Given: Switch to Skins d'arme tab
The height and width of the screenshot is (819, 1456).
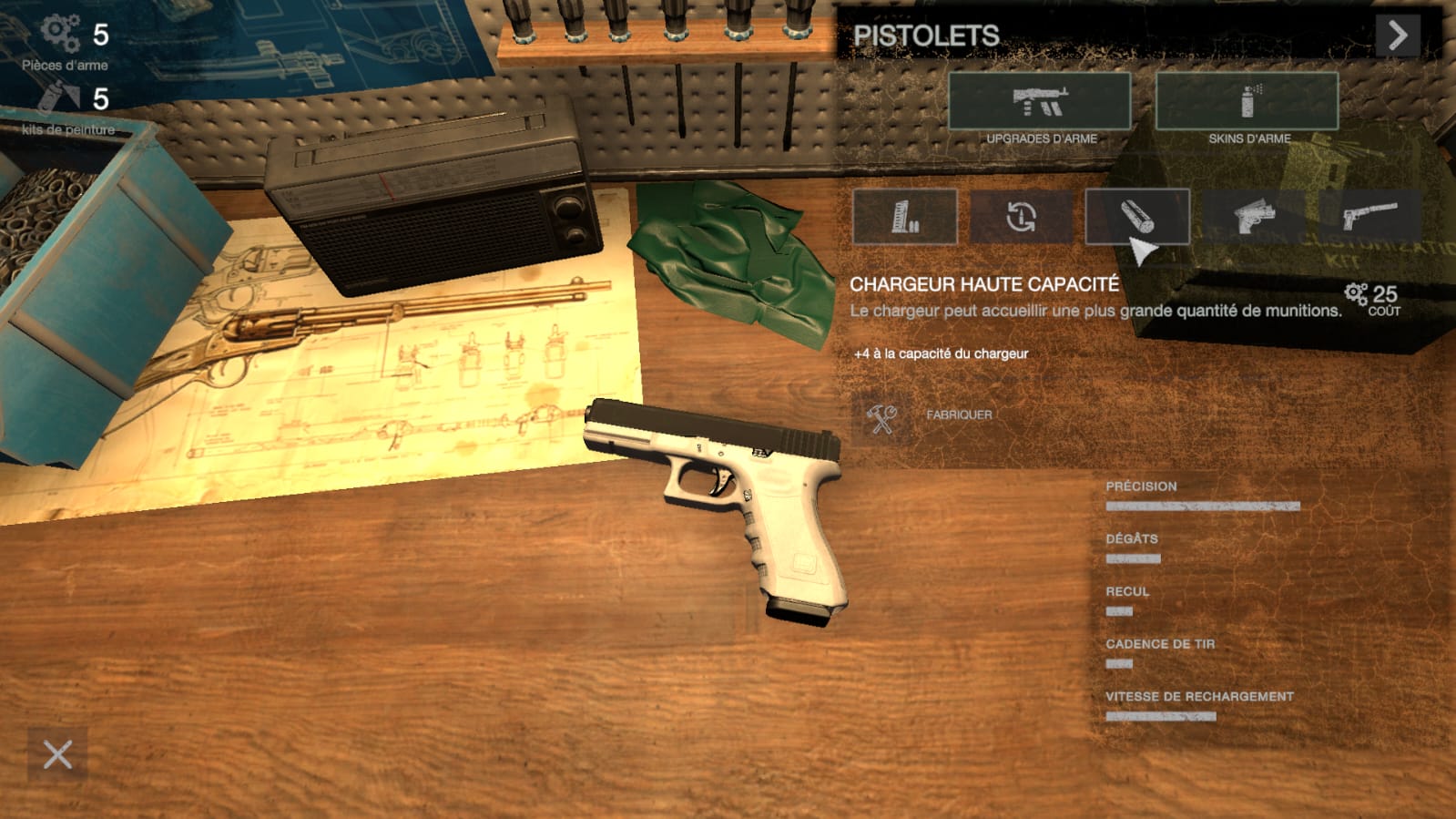Looking at the screenshot, I should (1247, 101).
